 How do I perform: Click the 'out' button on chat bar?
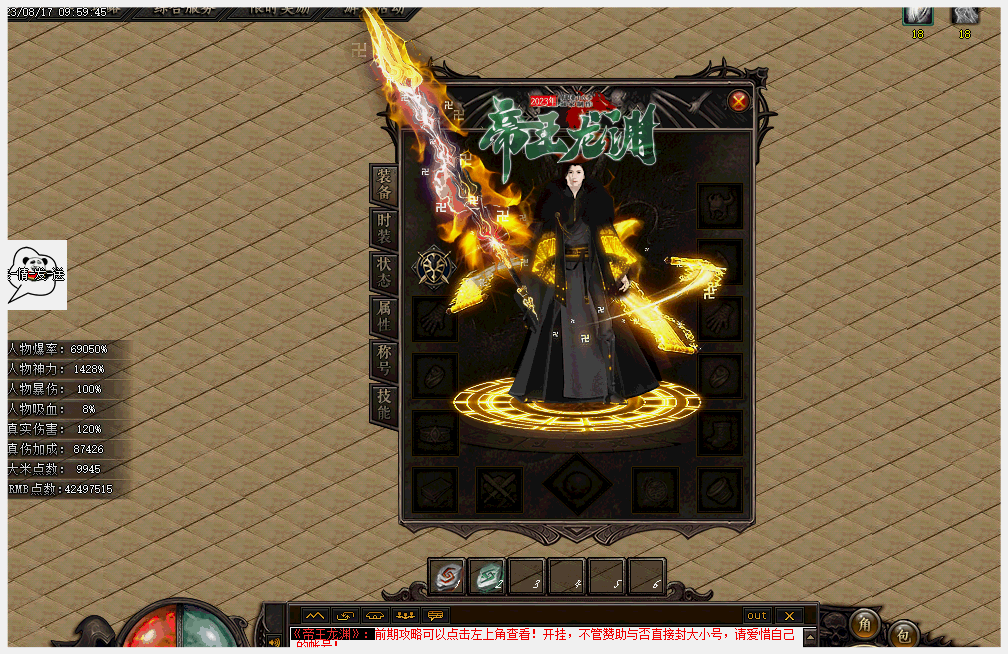757,616
